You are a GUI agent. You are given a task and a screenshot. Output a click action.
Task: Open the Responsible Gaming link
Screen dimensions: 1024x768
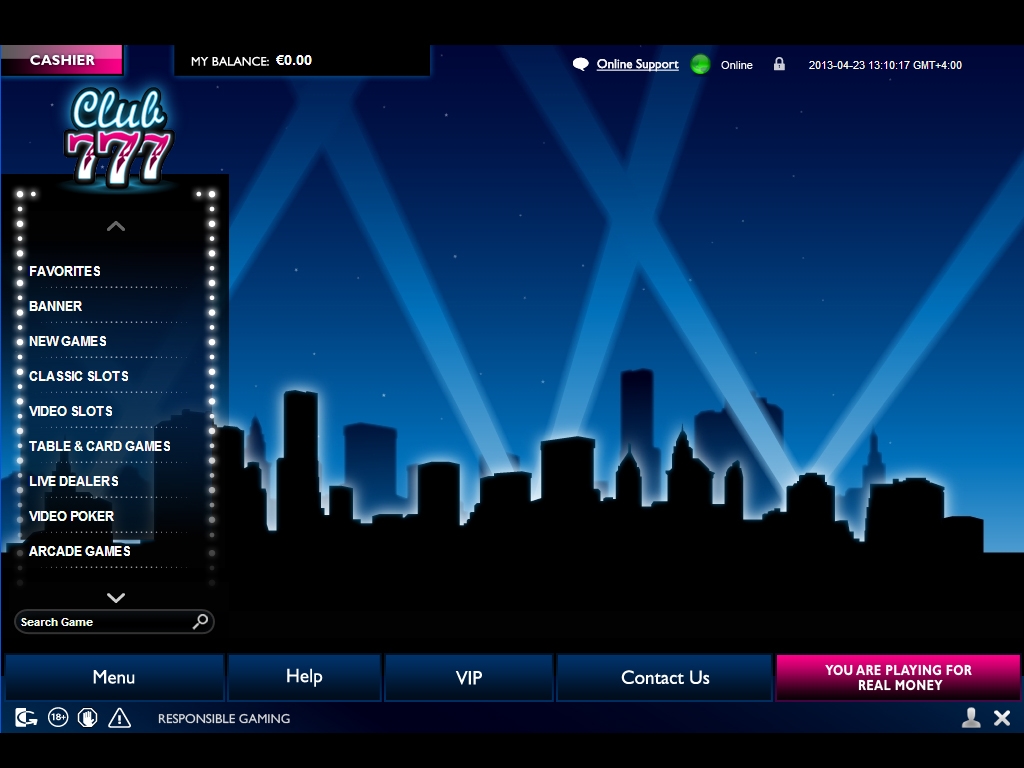pos(224,718)
